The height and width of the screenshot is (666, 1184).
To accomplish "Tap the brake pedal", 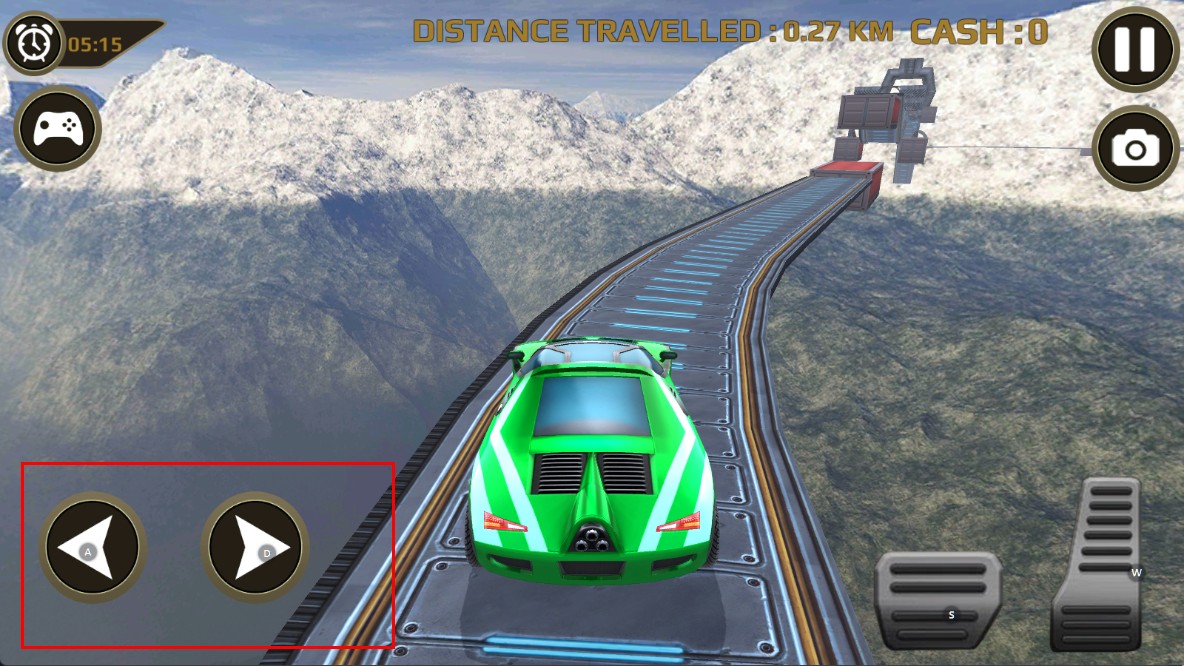I will pos(937,600).
